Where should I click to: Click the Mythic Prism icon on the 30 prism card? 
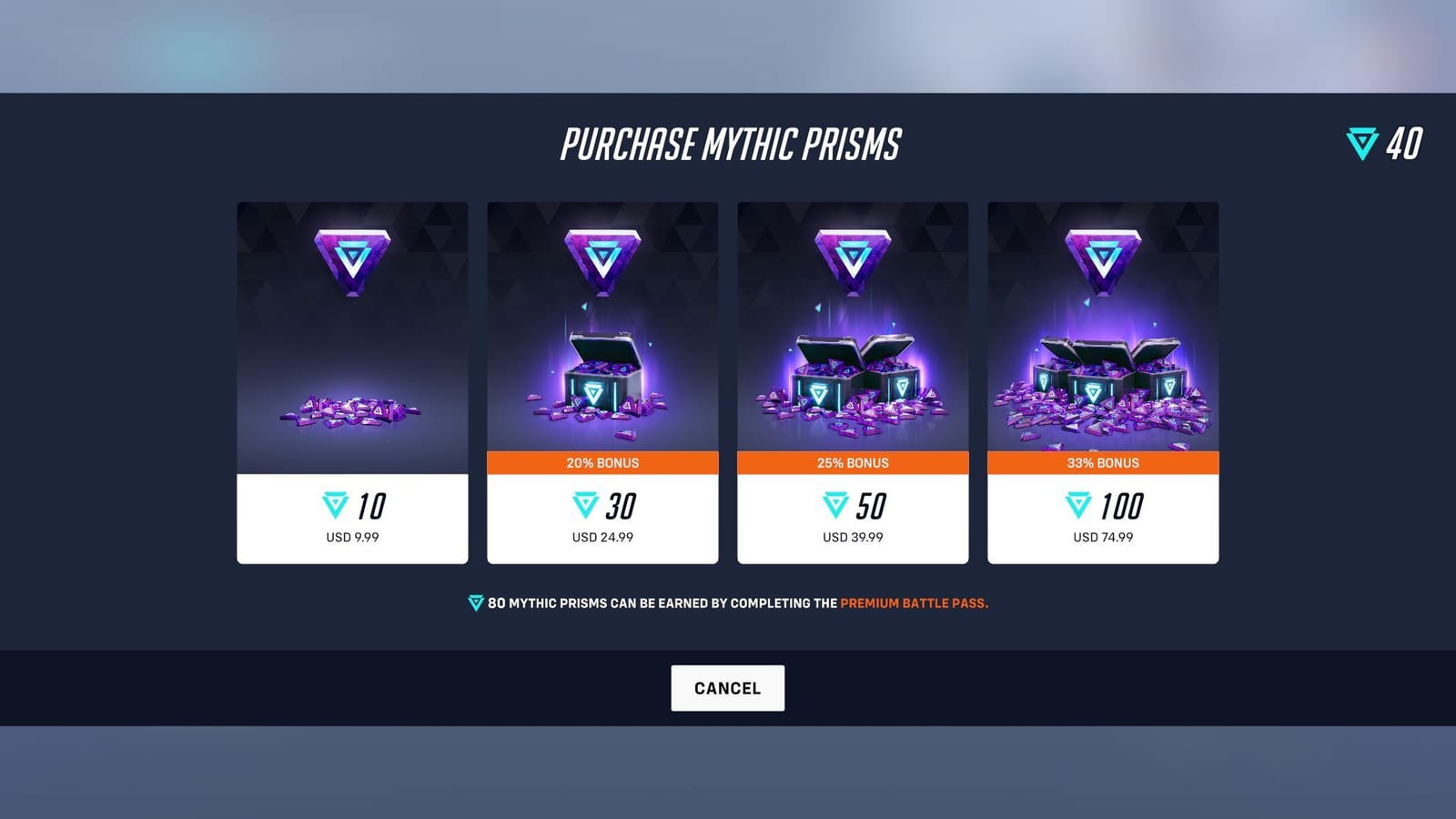[x=602, y=255]
